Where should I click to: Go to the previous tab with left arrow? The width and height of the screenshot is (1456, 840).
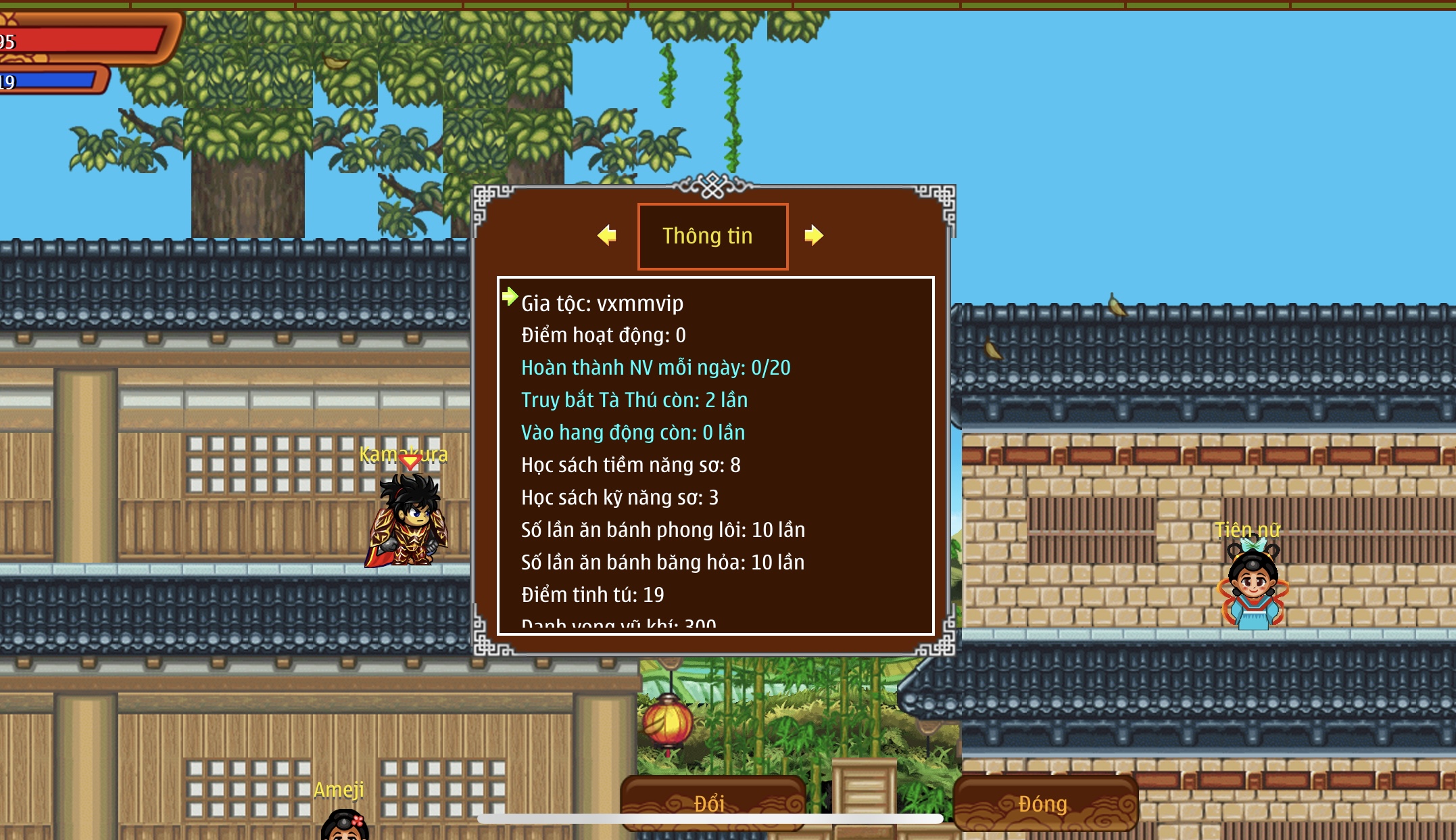[x=607, y=235]
